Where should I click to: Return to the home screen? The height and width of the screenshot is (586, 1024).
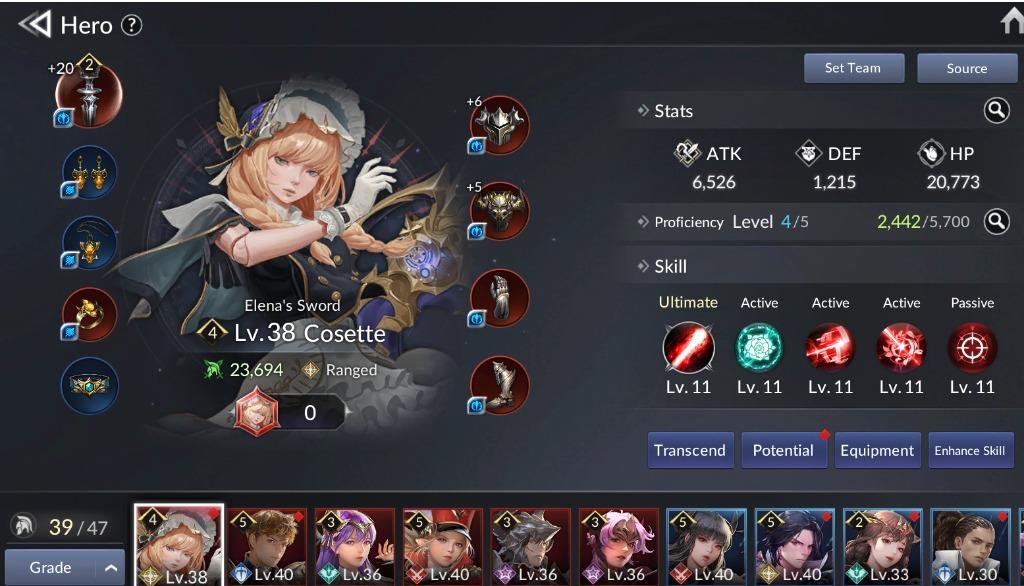tap(1010, 22)
